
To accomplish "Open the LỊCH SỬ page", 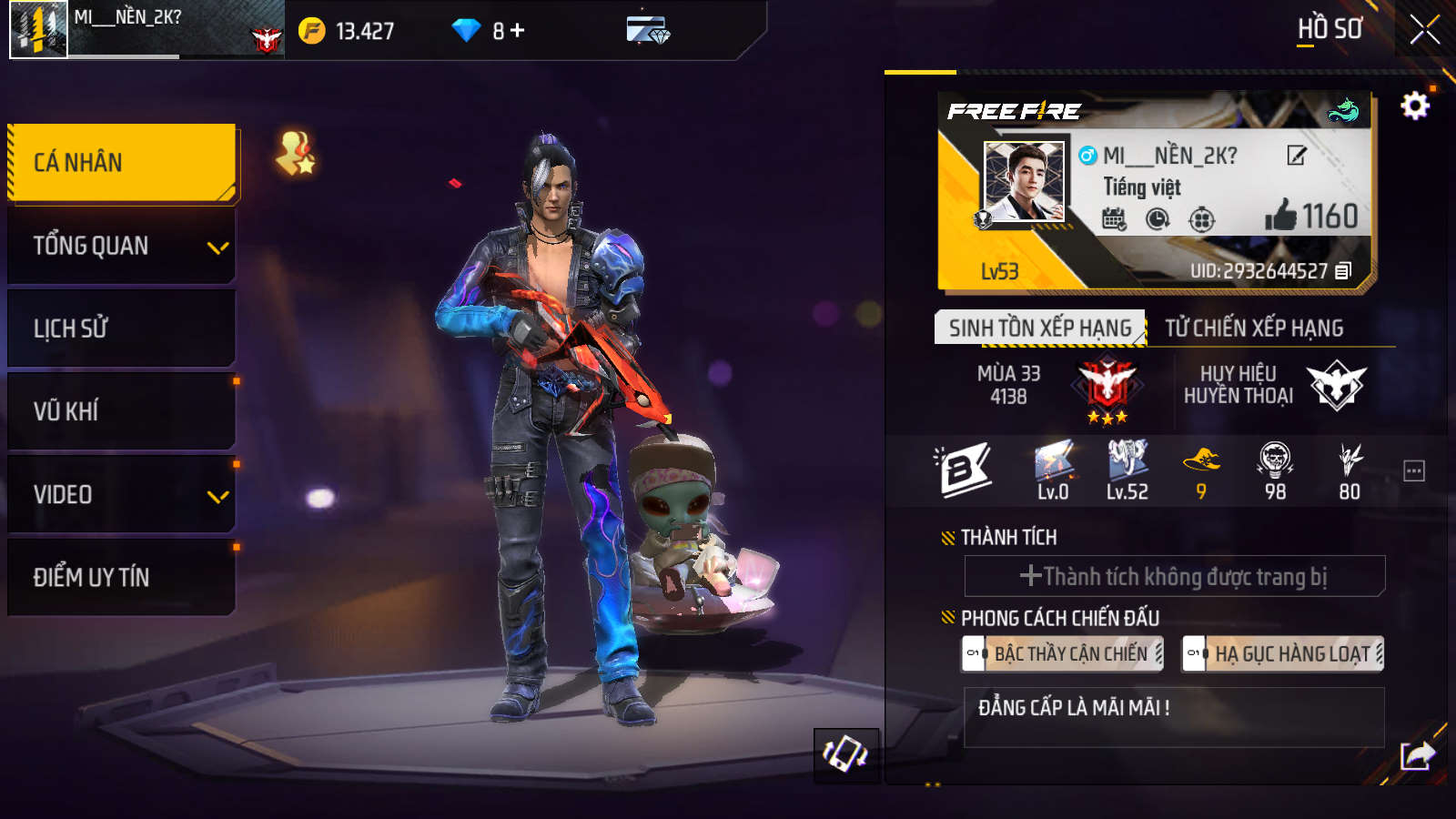I will point(121,329).
